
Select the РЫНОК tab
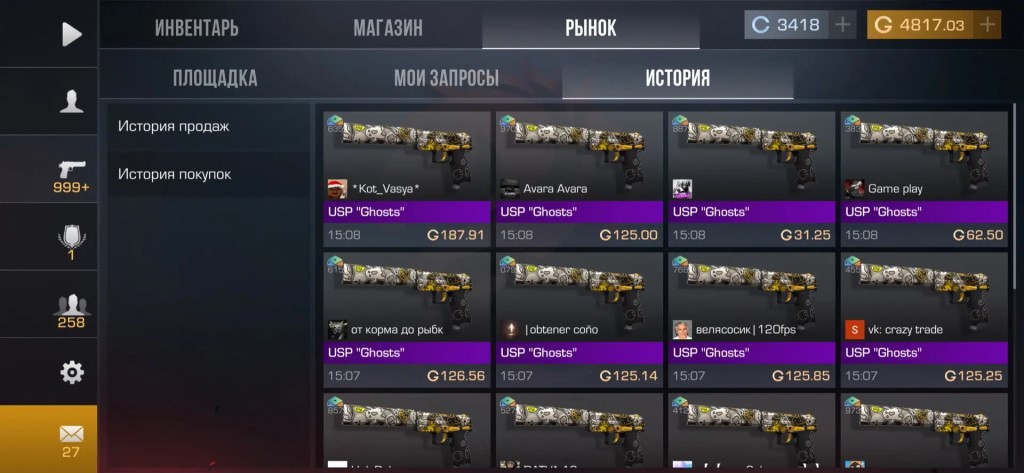point(590,27)
